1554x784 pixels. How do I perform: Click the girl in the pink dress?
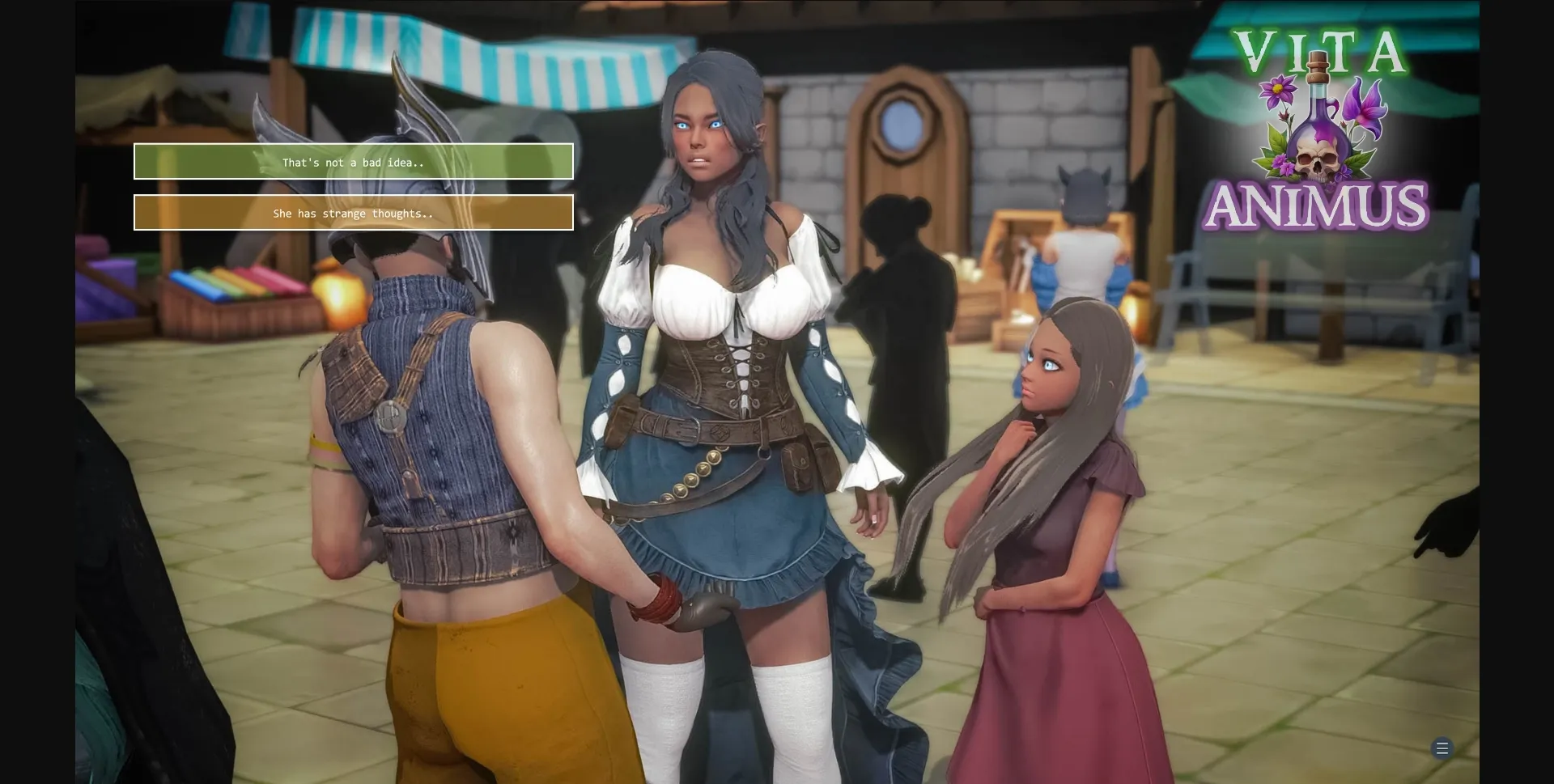click(x=1052, y=485)
